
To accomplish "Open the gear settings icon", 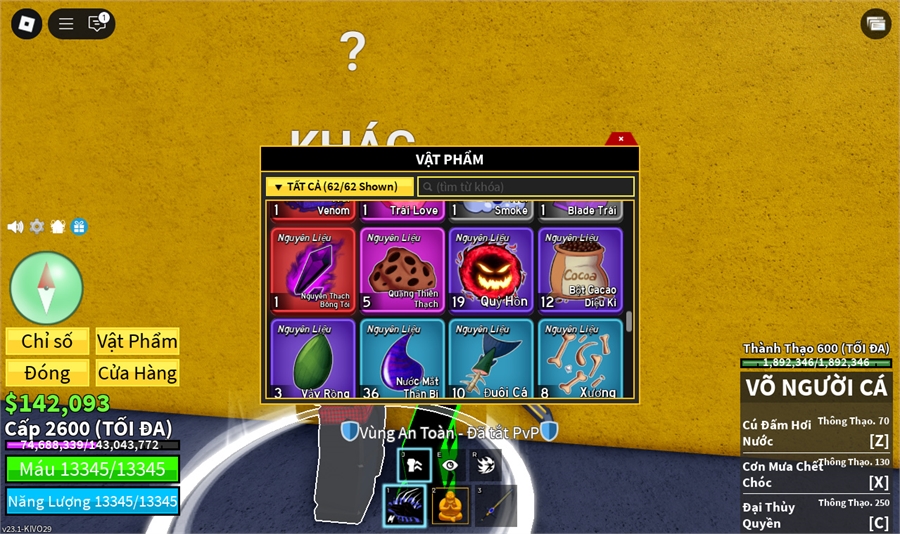I will (37, 227).
